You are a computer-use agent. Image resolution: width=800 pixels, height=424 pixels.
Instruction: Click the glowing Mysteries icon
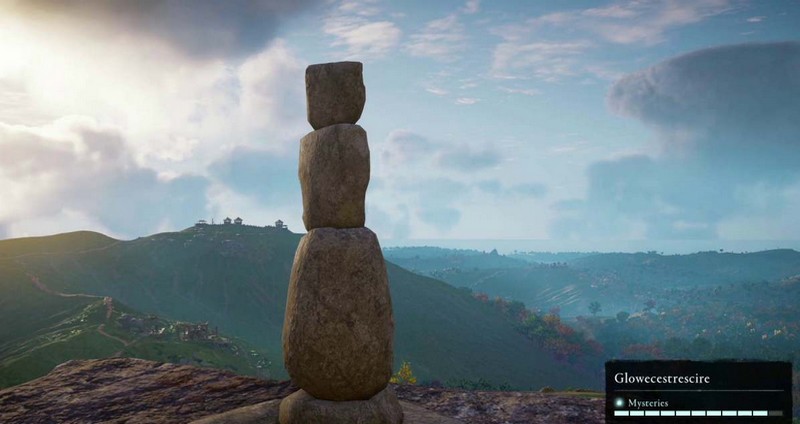pyautogui.click(x=620, y=403)
